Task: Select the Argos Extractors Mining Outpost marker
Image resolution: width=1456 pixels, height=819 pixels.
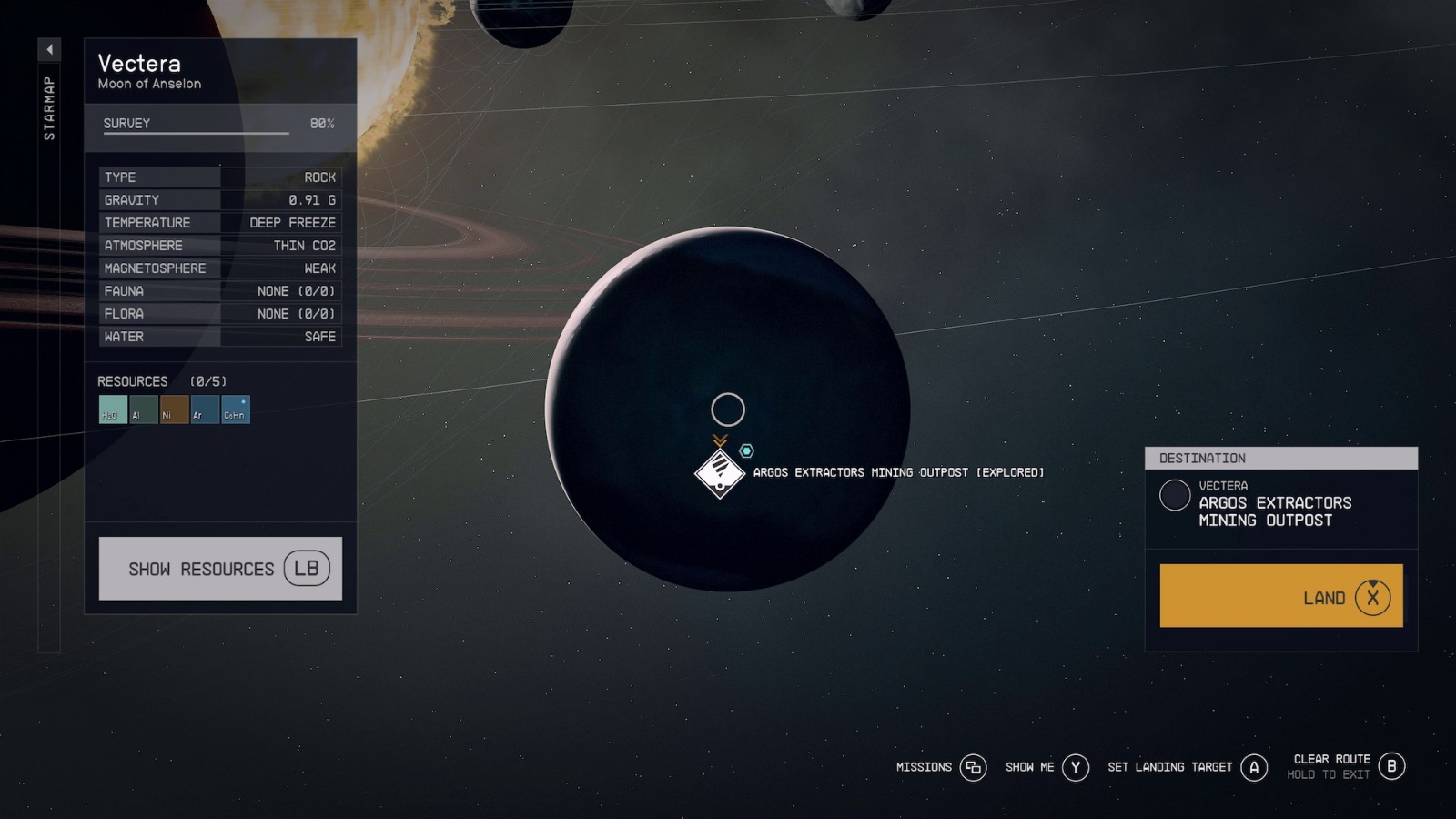Action: tap(720, 473)
